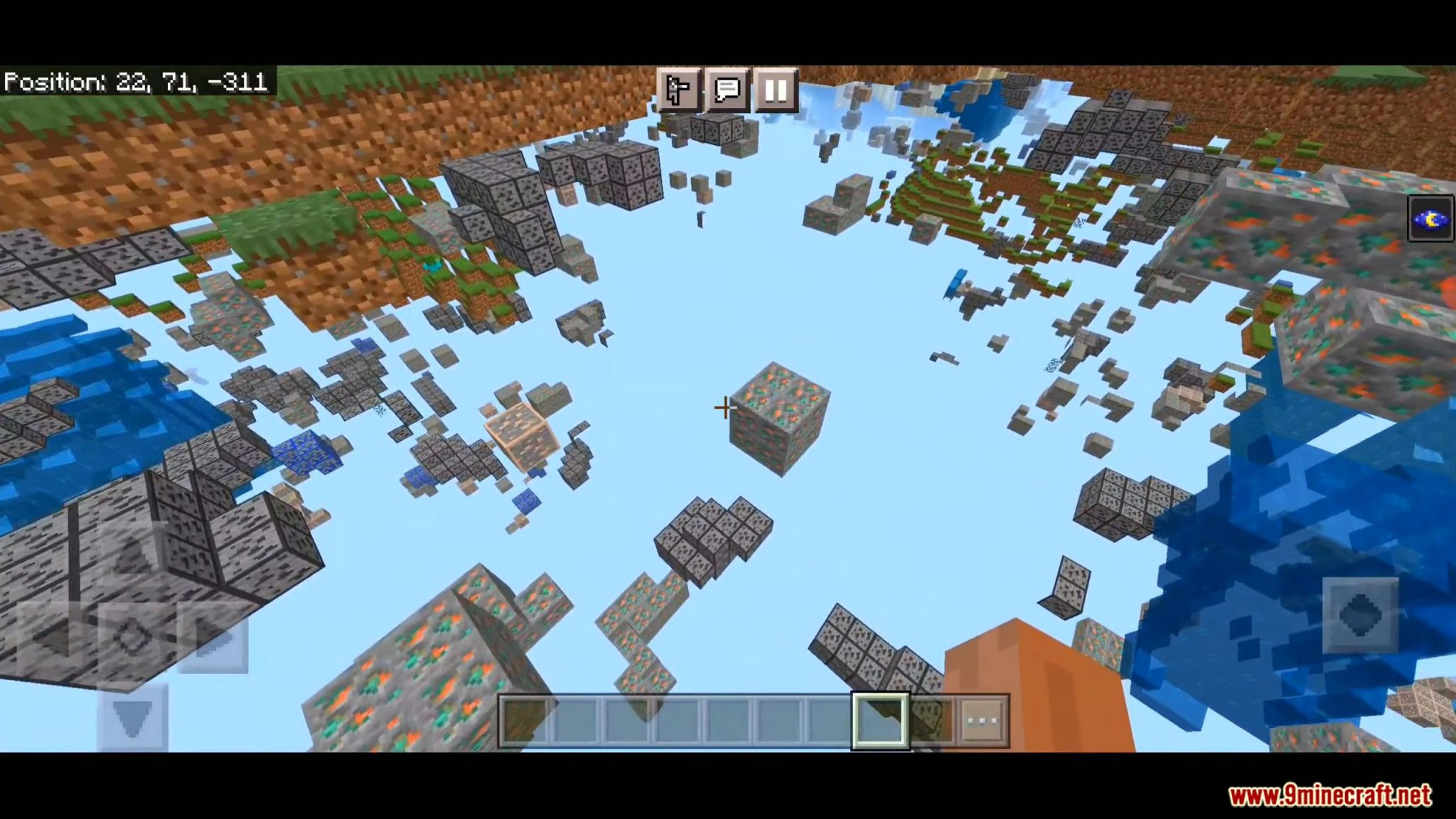This screenshot has width=1456, height=819.
Task: Select the middle hotbar slot
Action: 729,718
